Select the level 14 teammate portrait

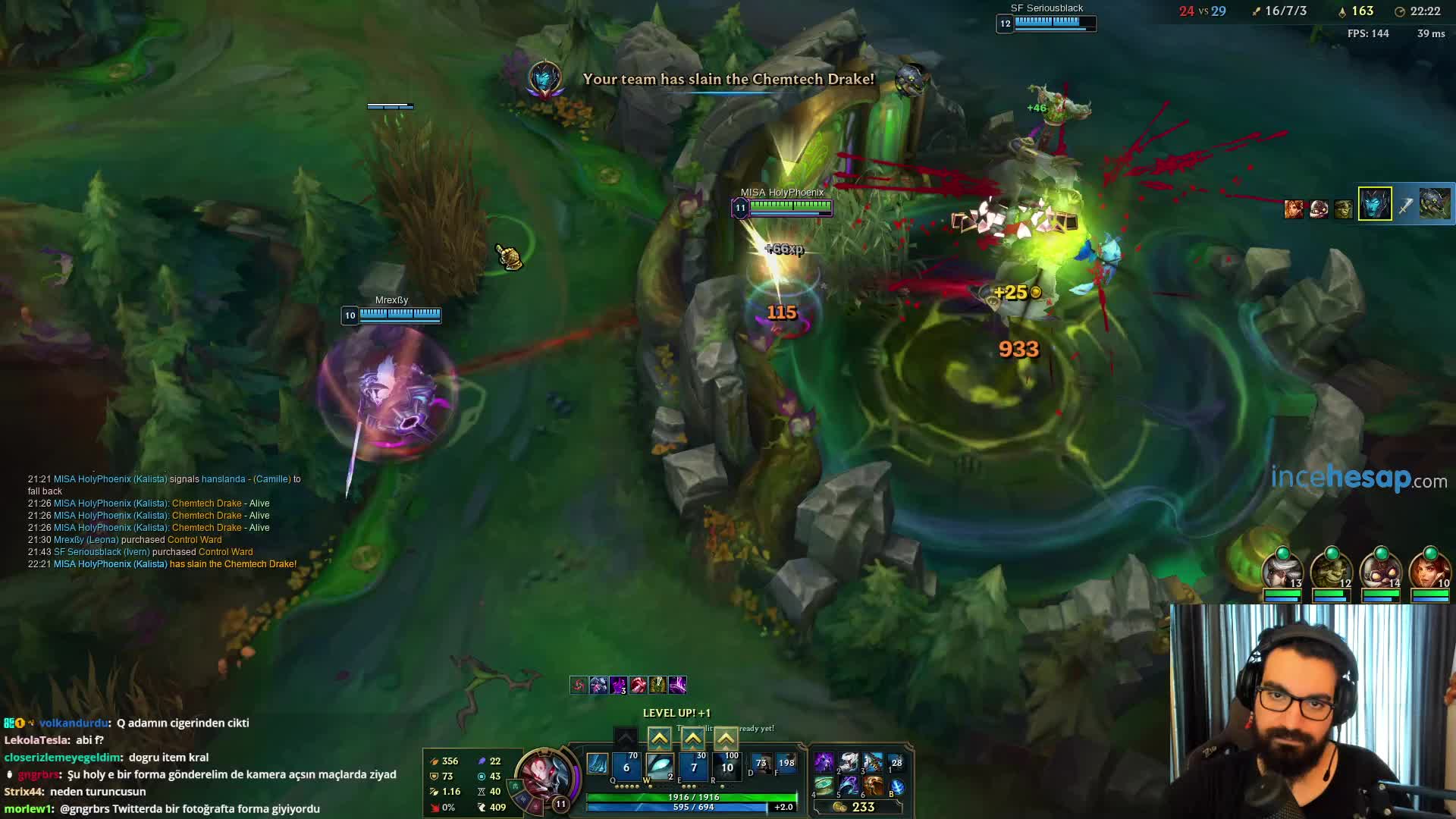click(1380, 570)
